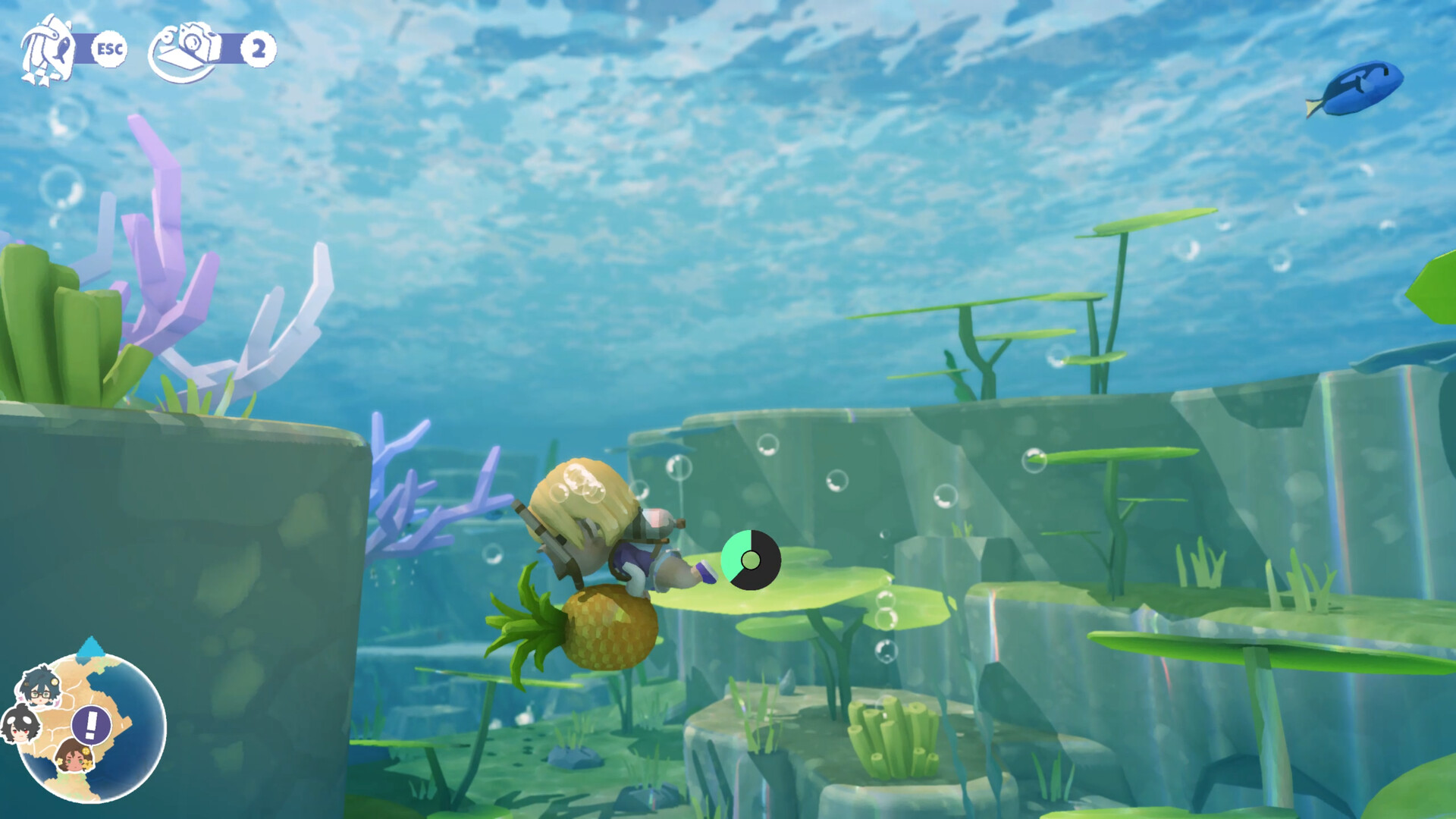The width and height of the screenshot is (1456, 819).
Task: Adjust the green radial oxygen gauge
Action: [751, 561]
